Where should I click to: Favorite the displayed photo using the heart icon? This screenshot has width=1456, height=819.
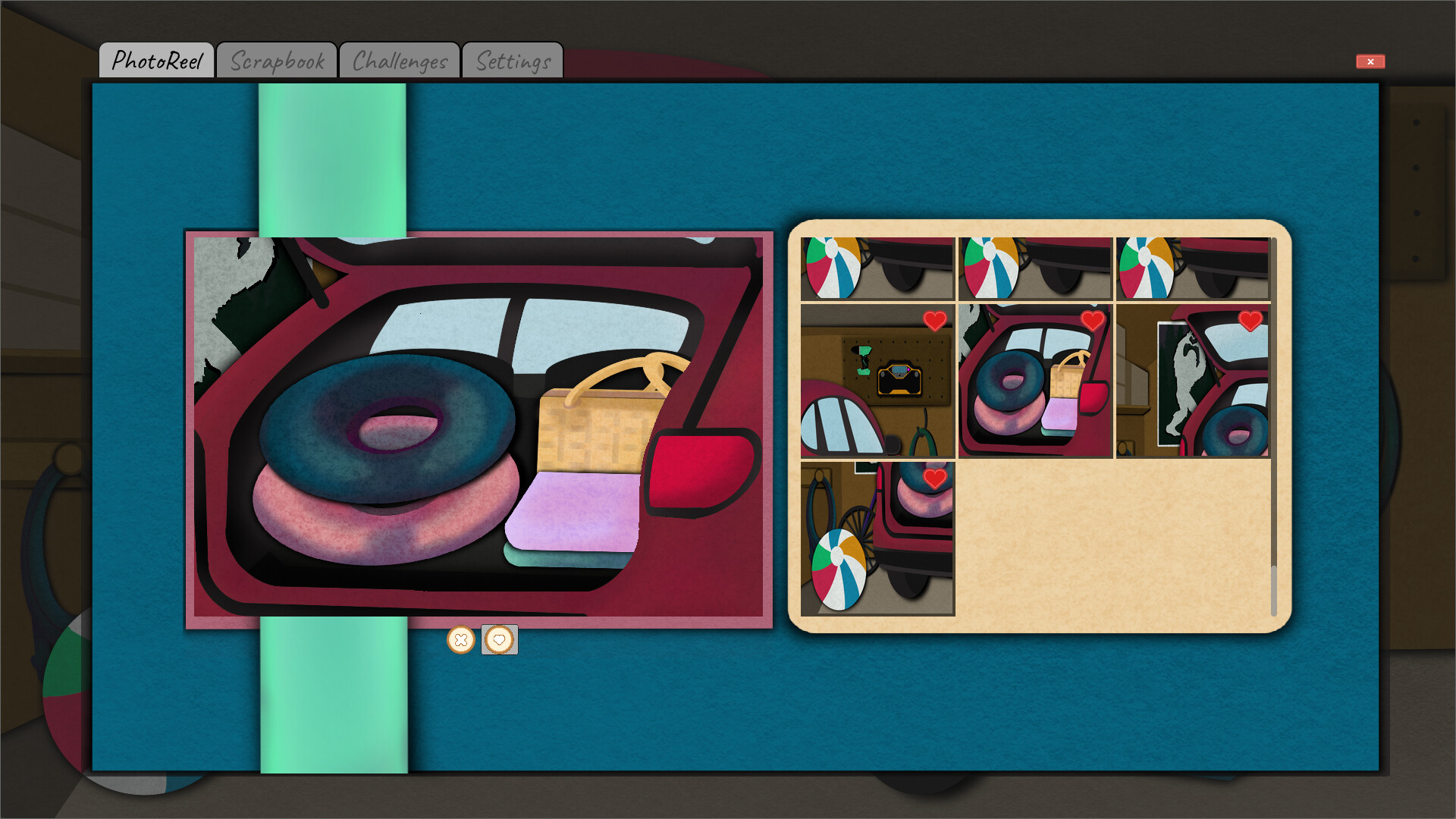pyautogui.click(x=499, y=641)
